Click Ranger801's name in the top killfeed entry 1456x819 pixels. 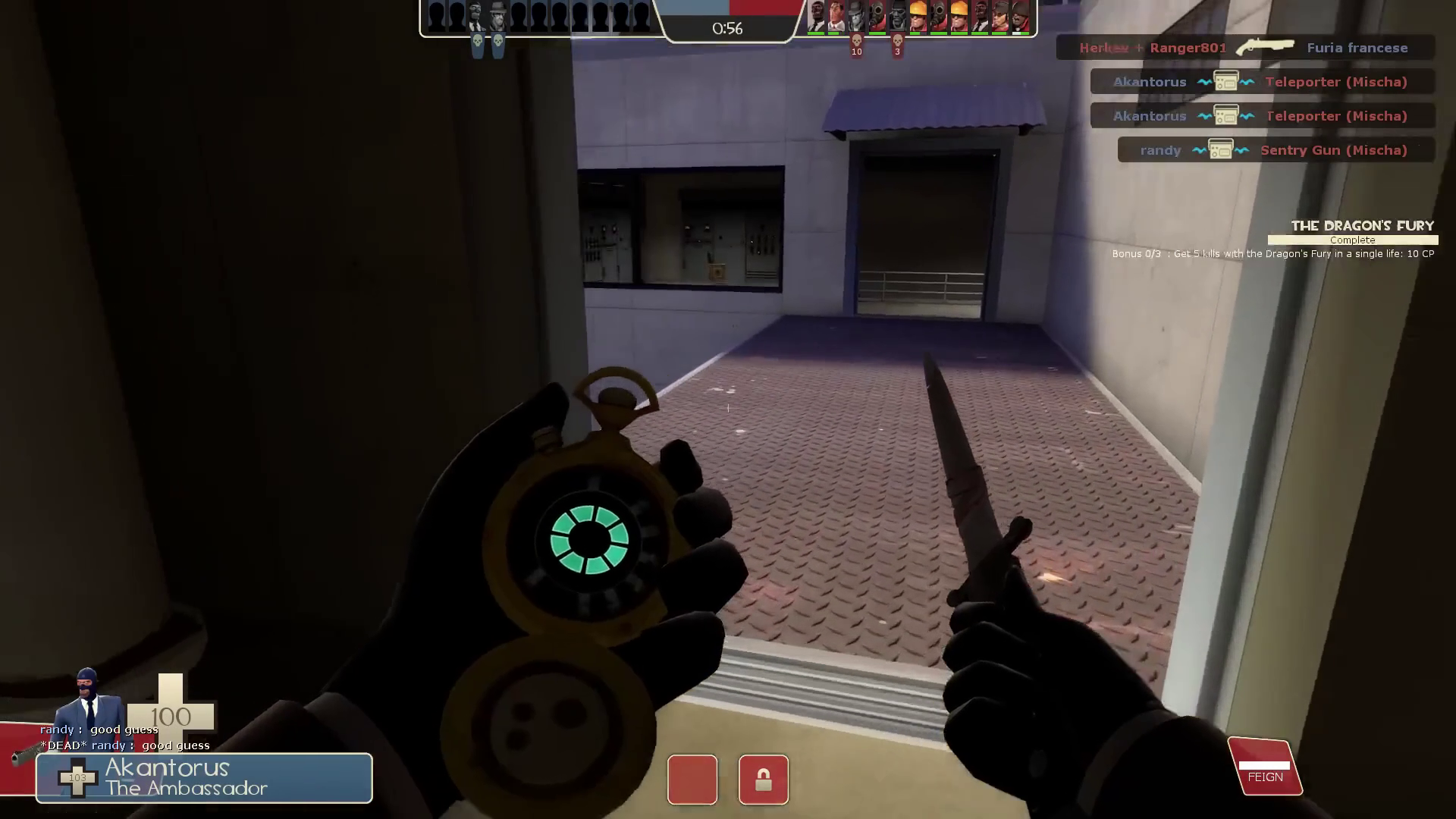[x=1188, y=47]
